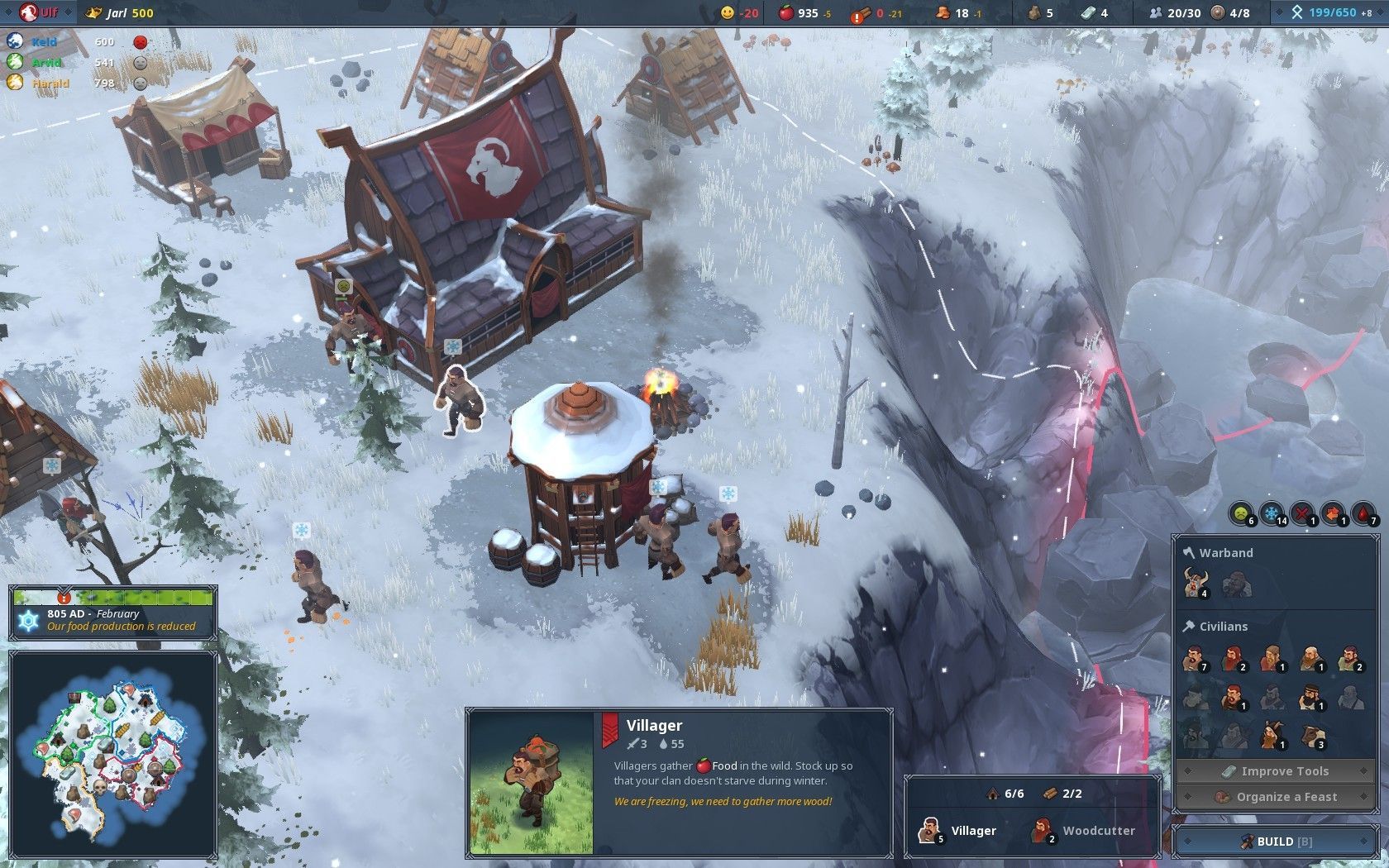
Task: Select the villager group with count 7
Action: coord(1193,659)
